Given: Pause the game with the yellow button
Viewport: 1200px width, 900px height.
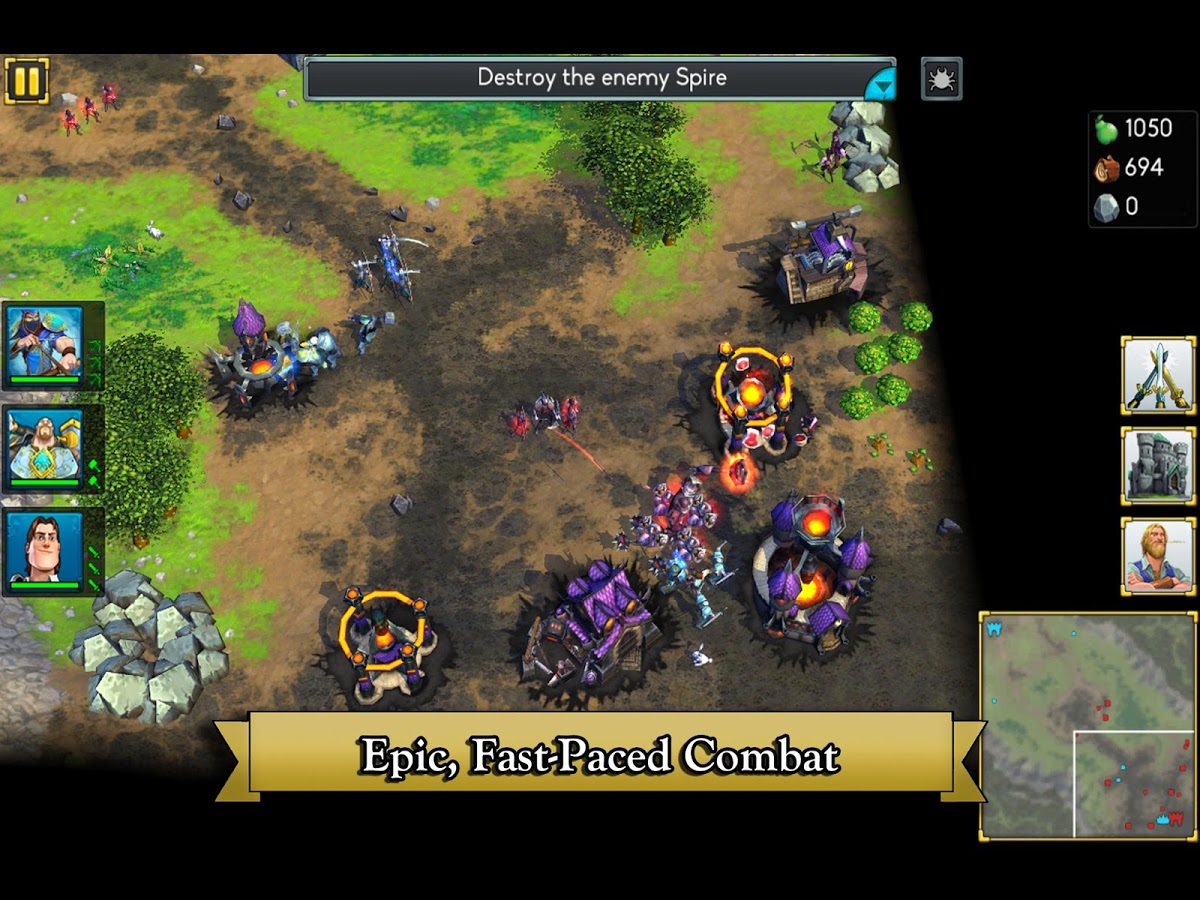Looking at the screenshot, I should click(x=26, y=80).
